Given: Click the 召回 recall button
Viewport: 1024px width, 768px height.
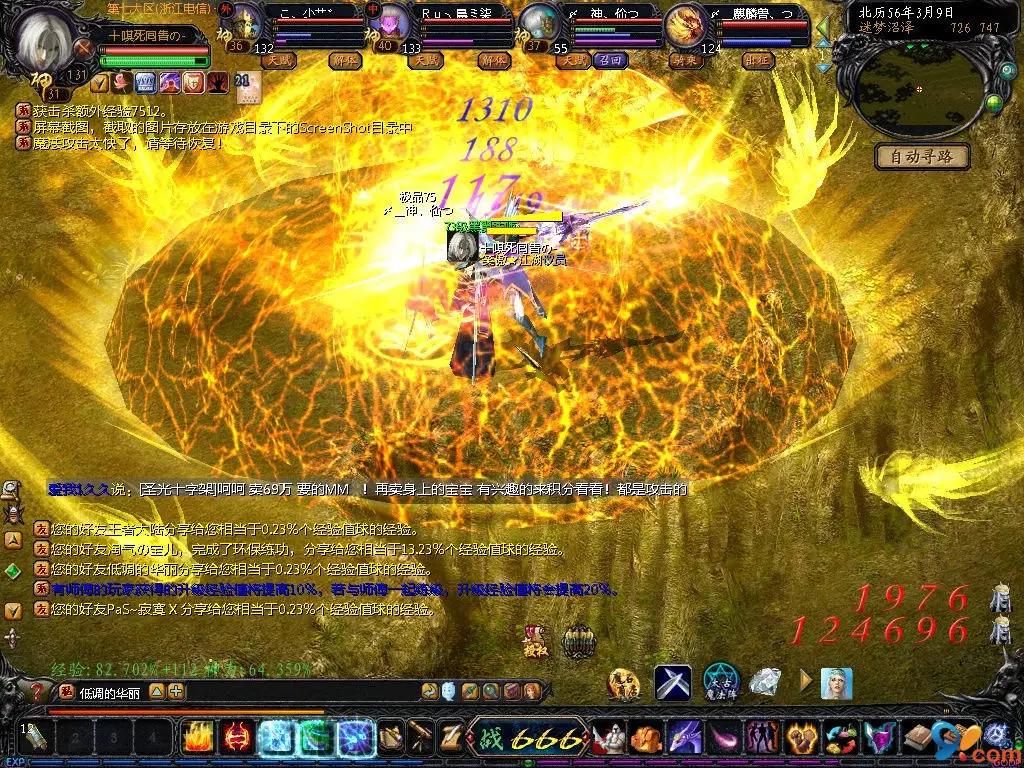Looking at the screenshot, I should click(610, 60).
